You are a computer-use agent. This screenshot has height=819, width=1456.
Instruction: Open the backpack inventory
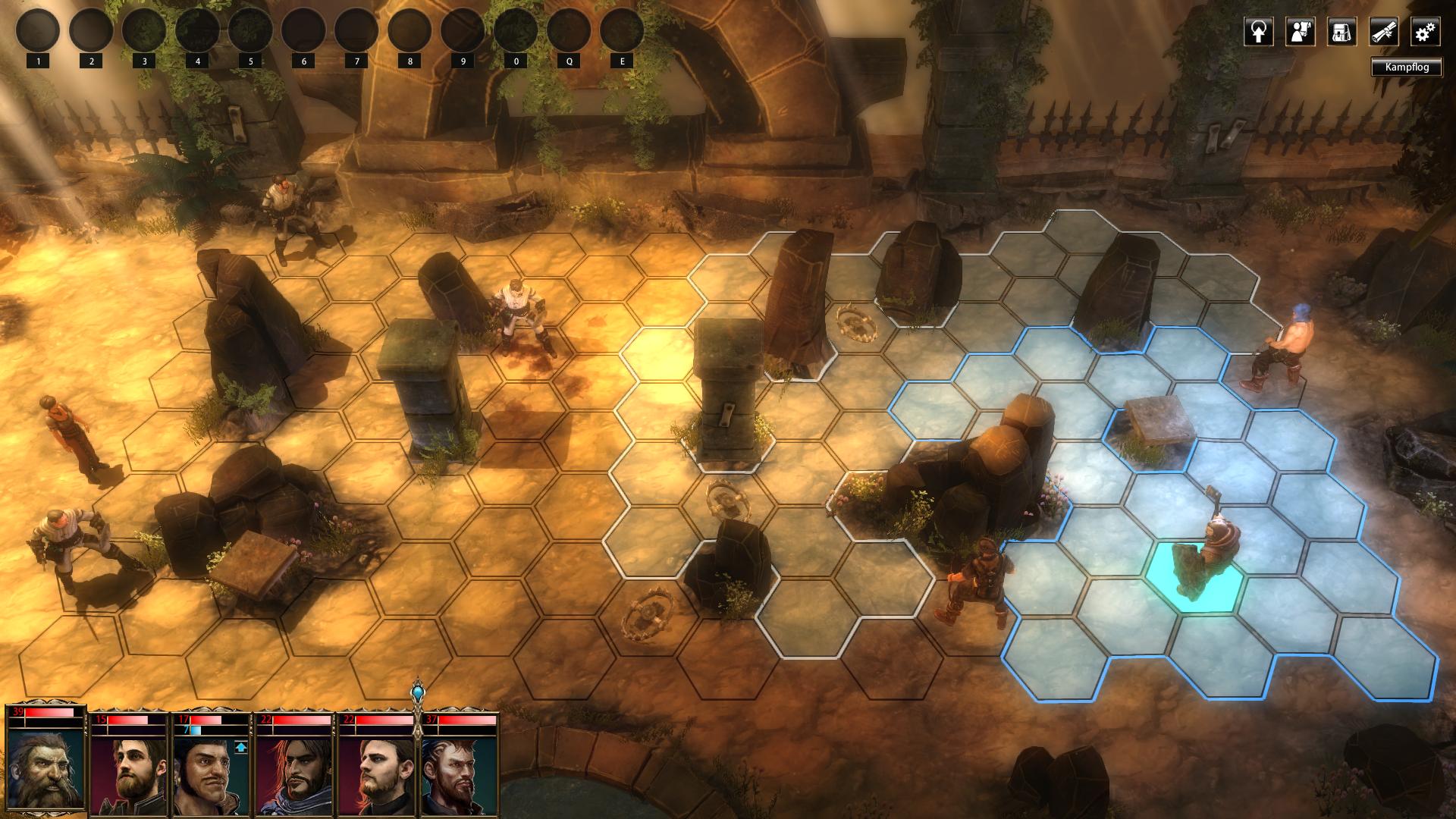coord(1341,32)
